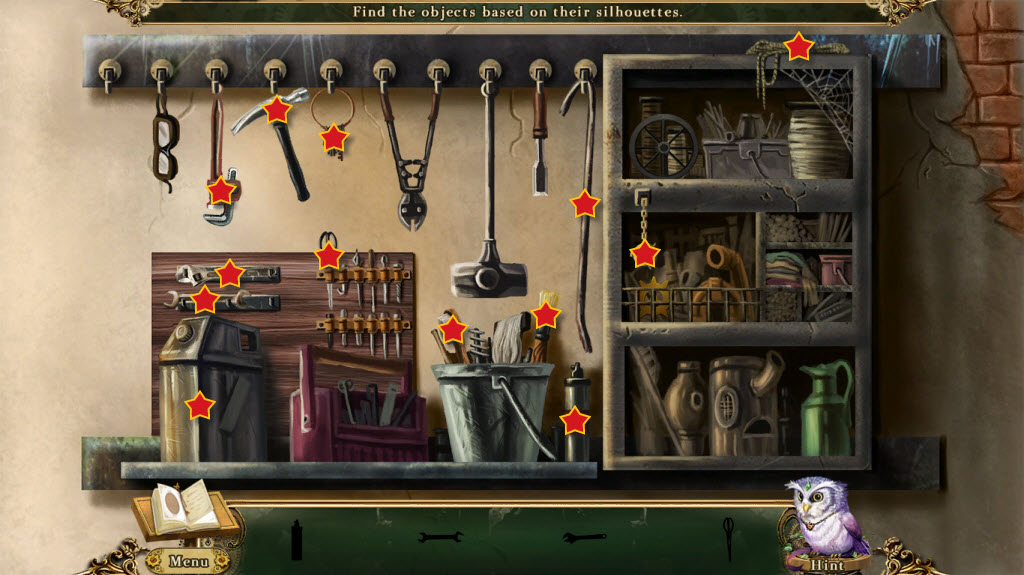Select the scissors silhouette in the tray
This screenshot has width=1024, height=575.
pyautogui.click(x=728, y=538)
